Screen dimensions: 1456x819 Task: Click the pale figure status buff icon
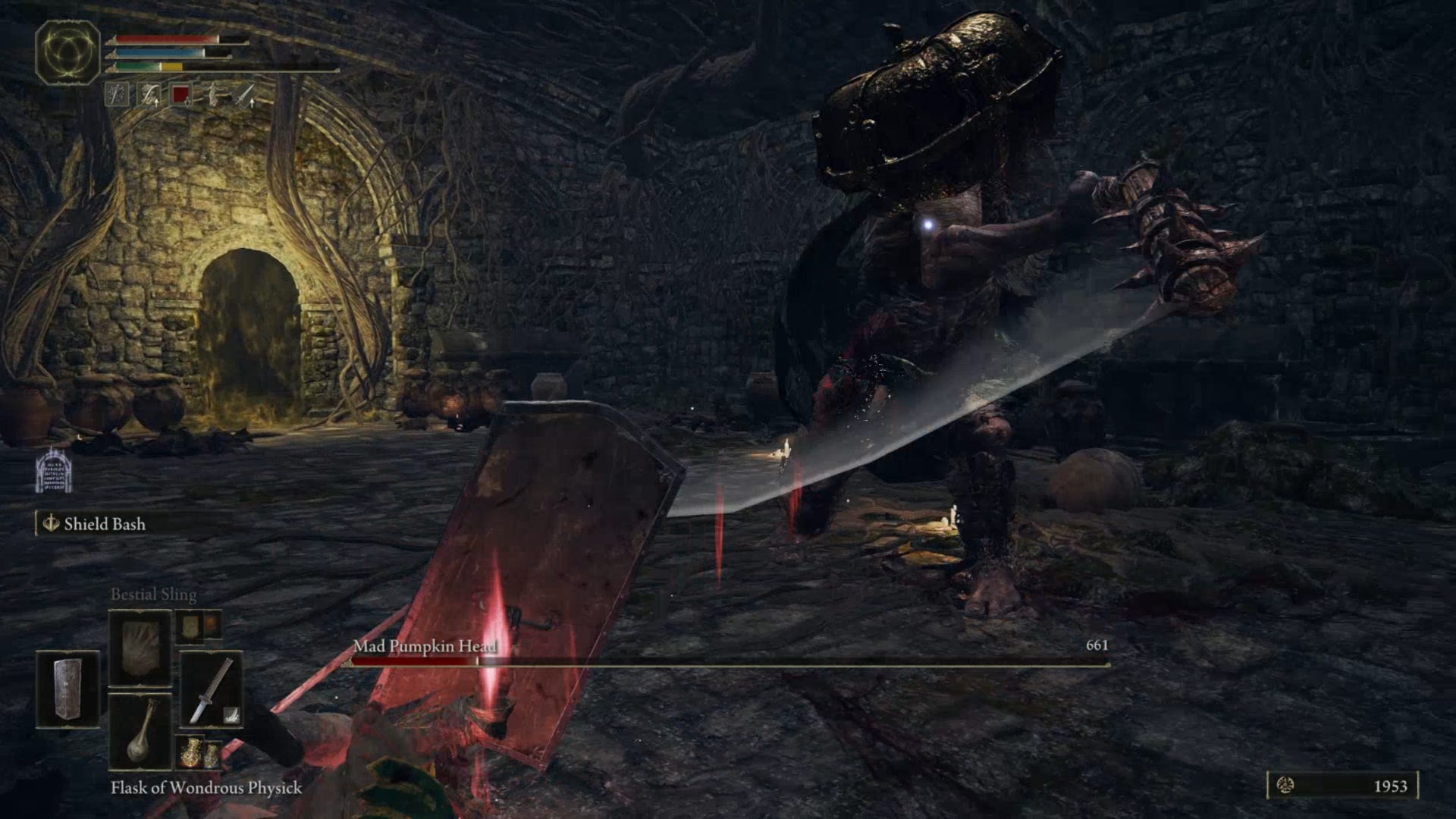point(213,95)
